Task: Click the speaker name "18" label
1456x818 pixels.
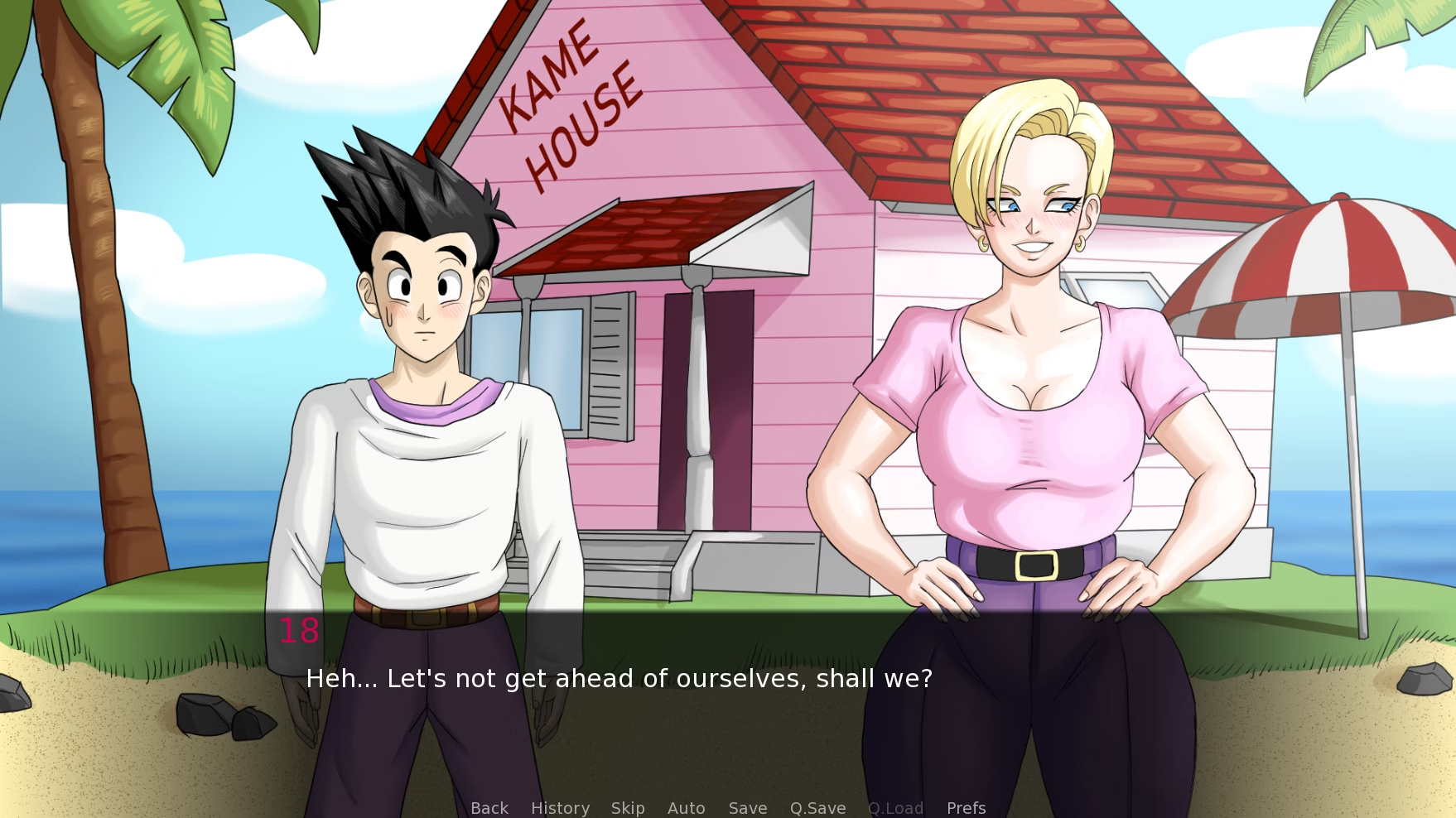Action: (x=299, y=631)
